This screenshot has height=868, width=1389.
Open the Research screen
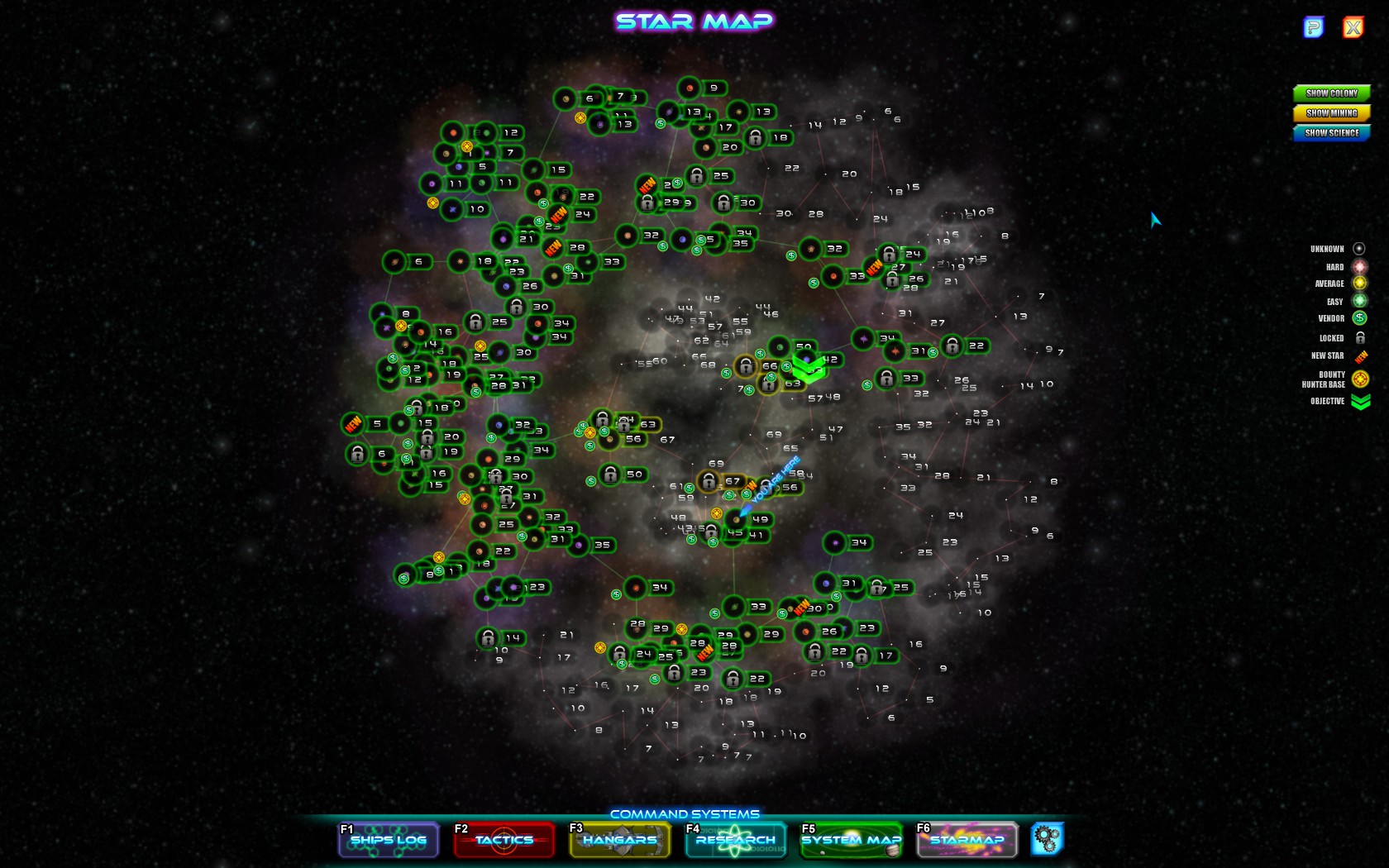(x=735, y=840)
